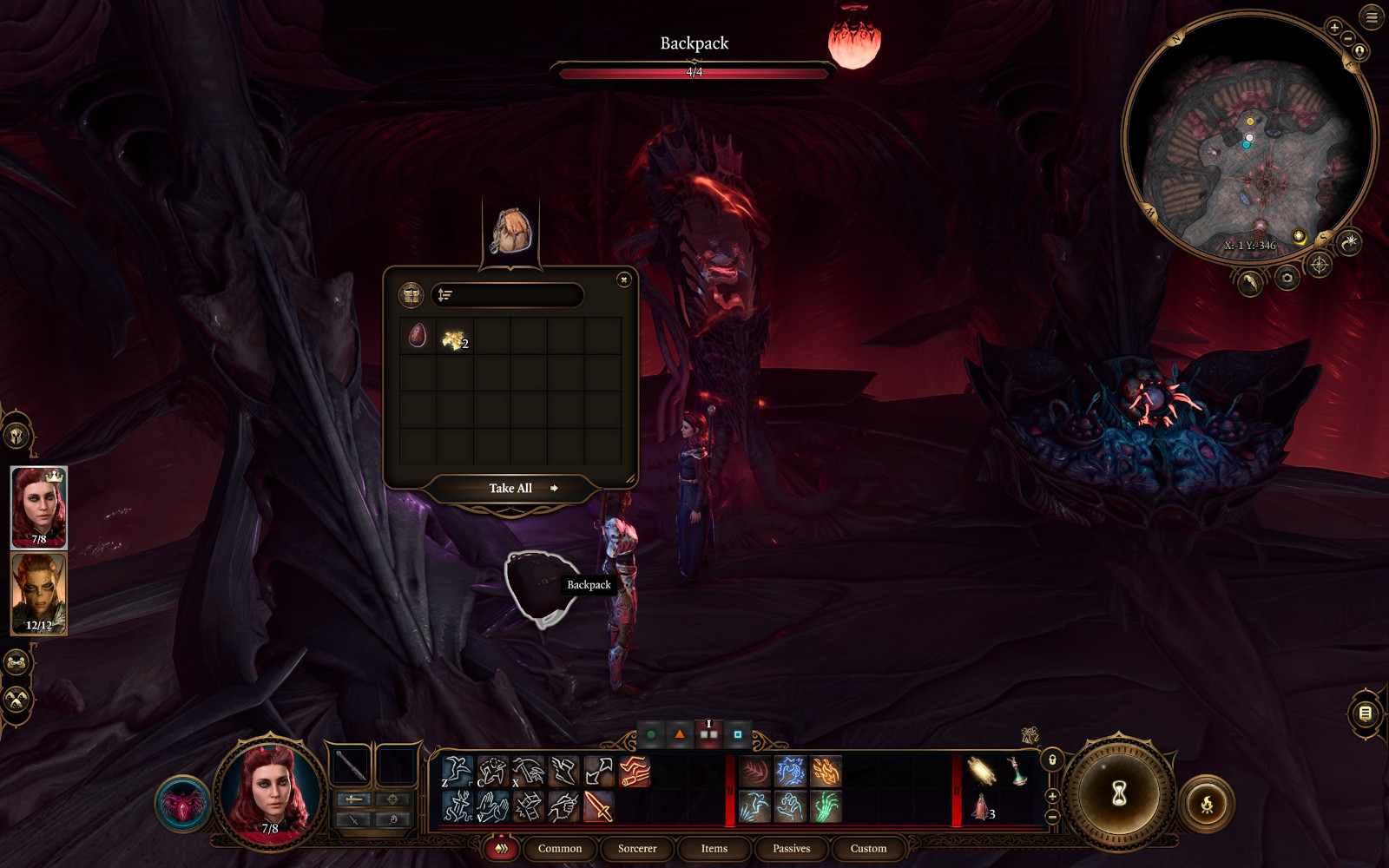Zoom out the minimap with minus button
The height and width of the screenshot is (868, 1389).
pyautogui.click(x=1347, y=39)
